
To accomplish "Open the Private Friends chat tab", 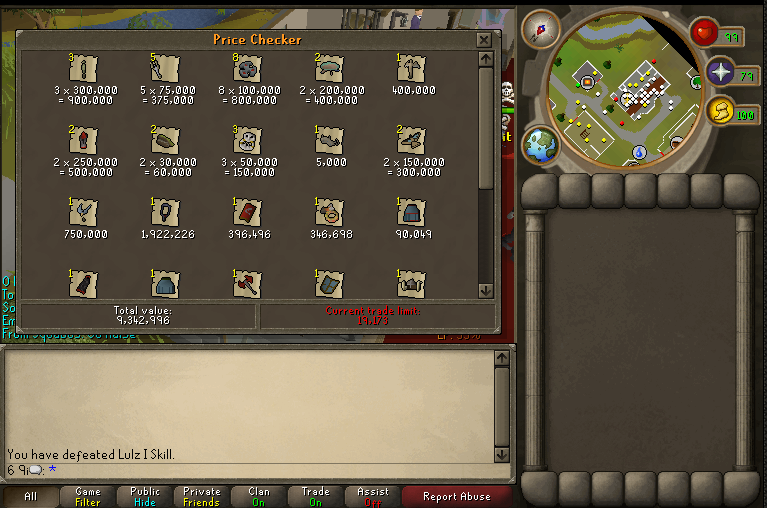I will [201, 496].
